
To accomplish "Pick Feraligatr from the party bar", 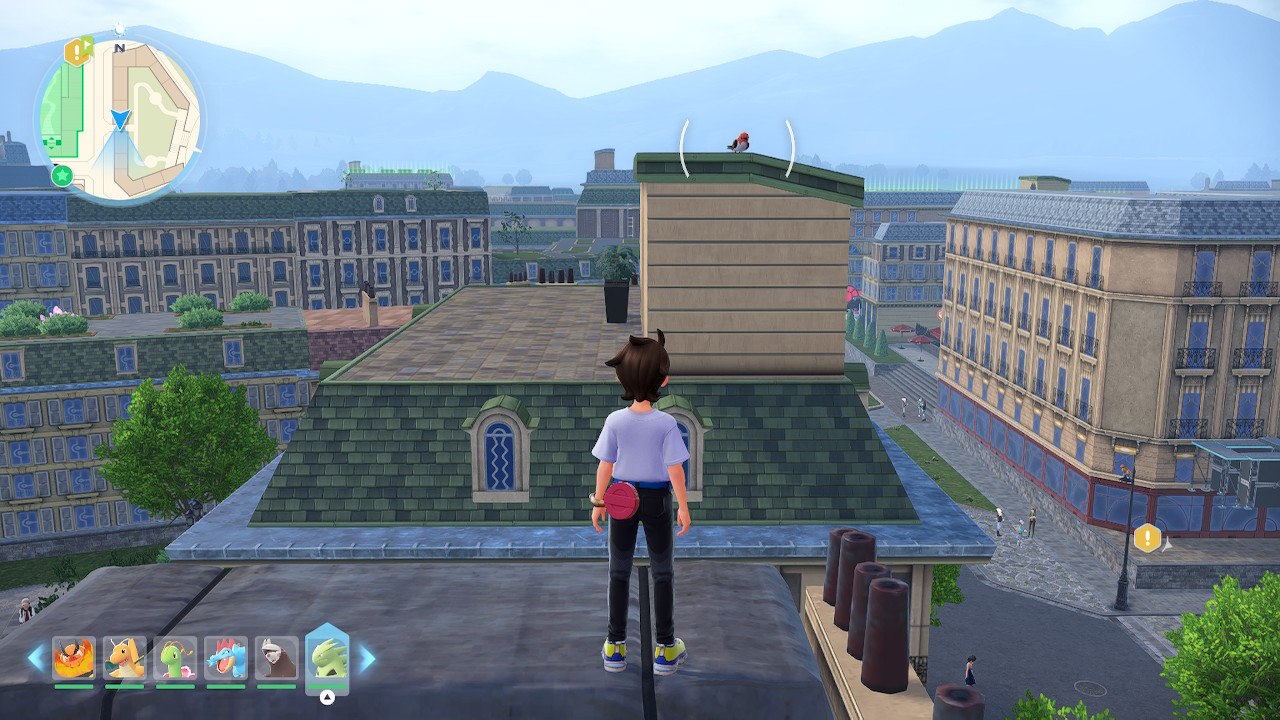I will (226, 658).
